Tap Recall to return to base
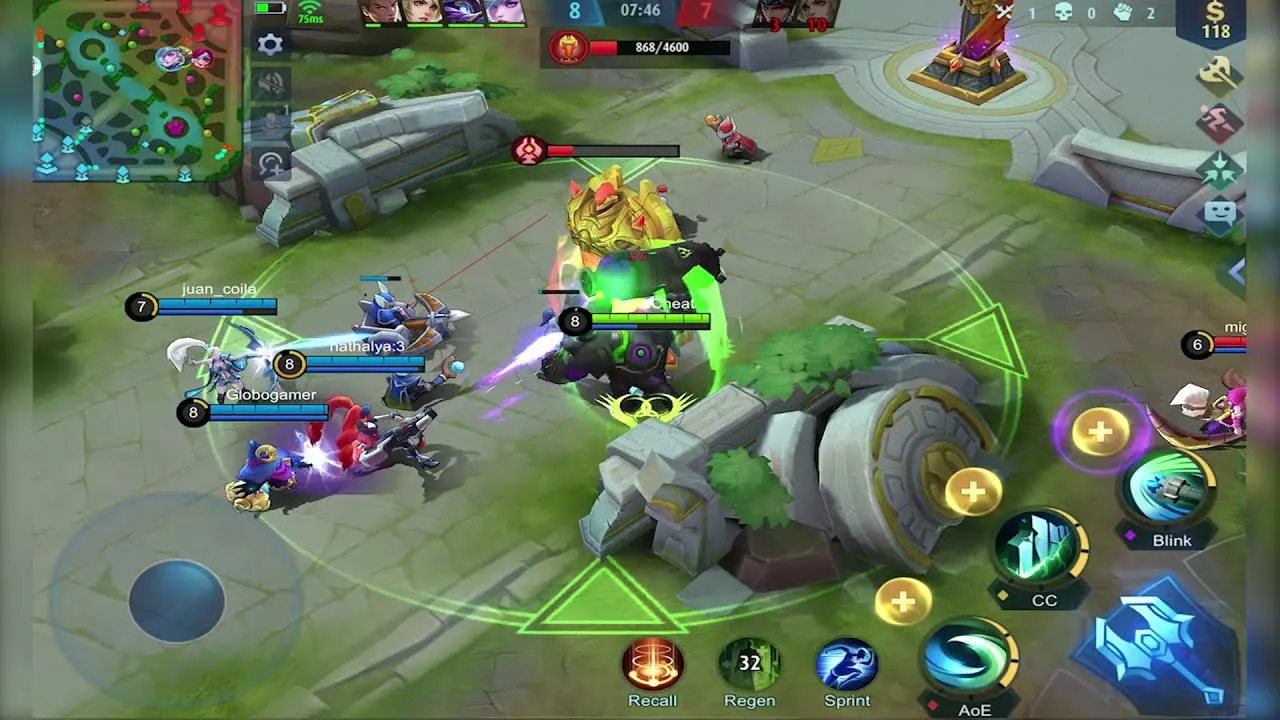The height and width of the screenshot is (720, 1280). pyautogui.click(x=651, y=662)
